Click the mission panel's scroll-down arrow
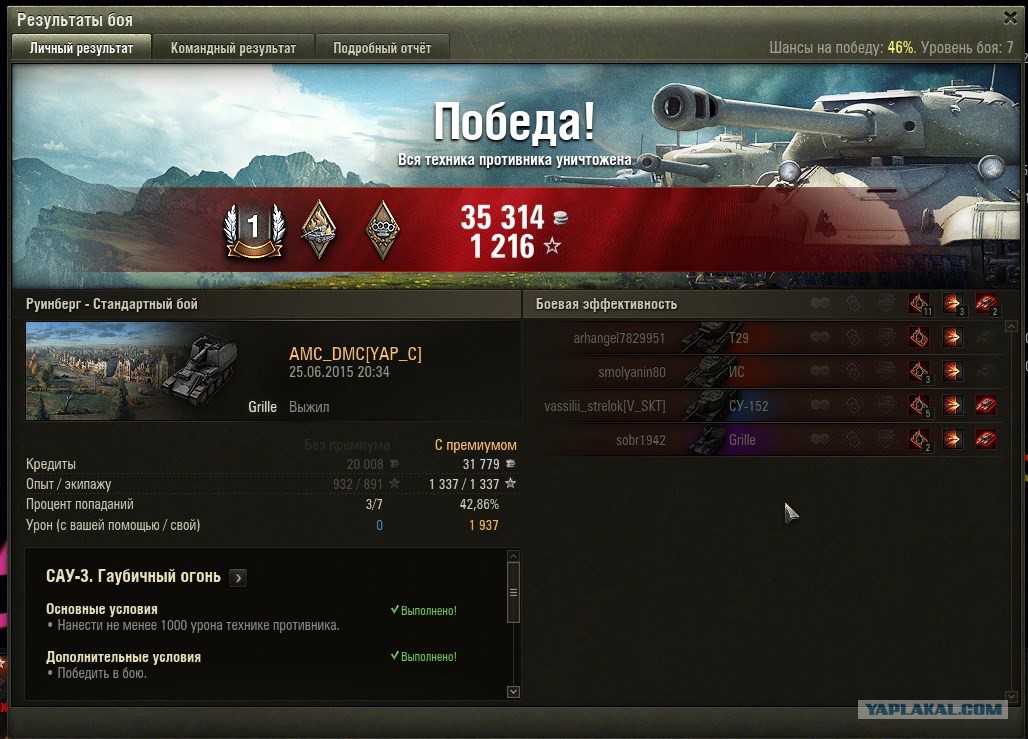This screenshot has width=1028, height=739. 514,691
